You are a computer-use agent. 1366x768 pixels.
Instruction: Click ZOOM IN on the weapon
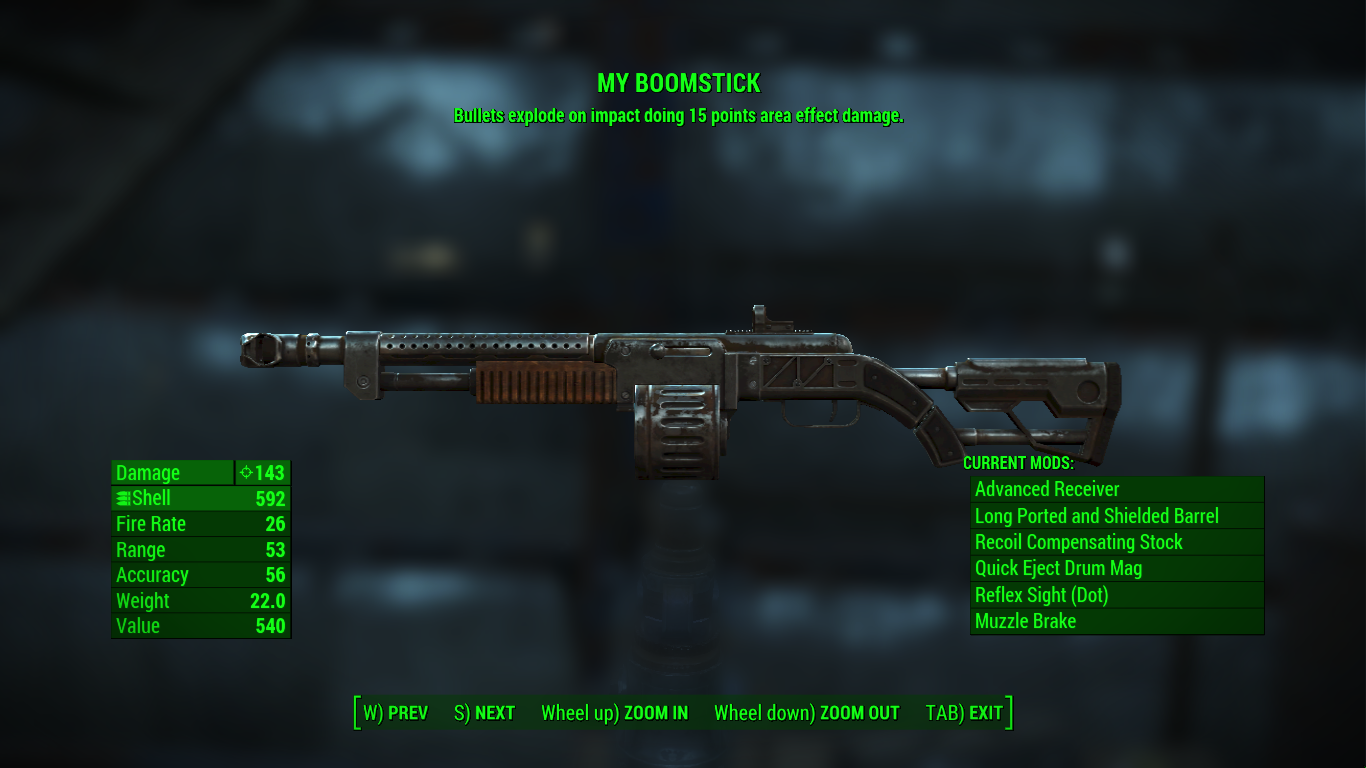point(614,713)
